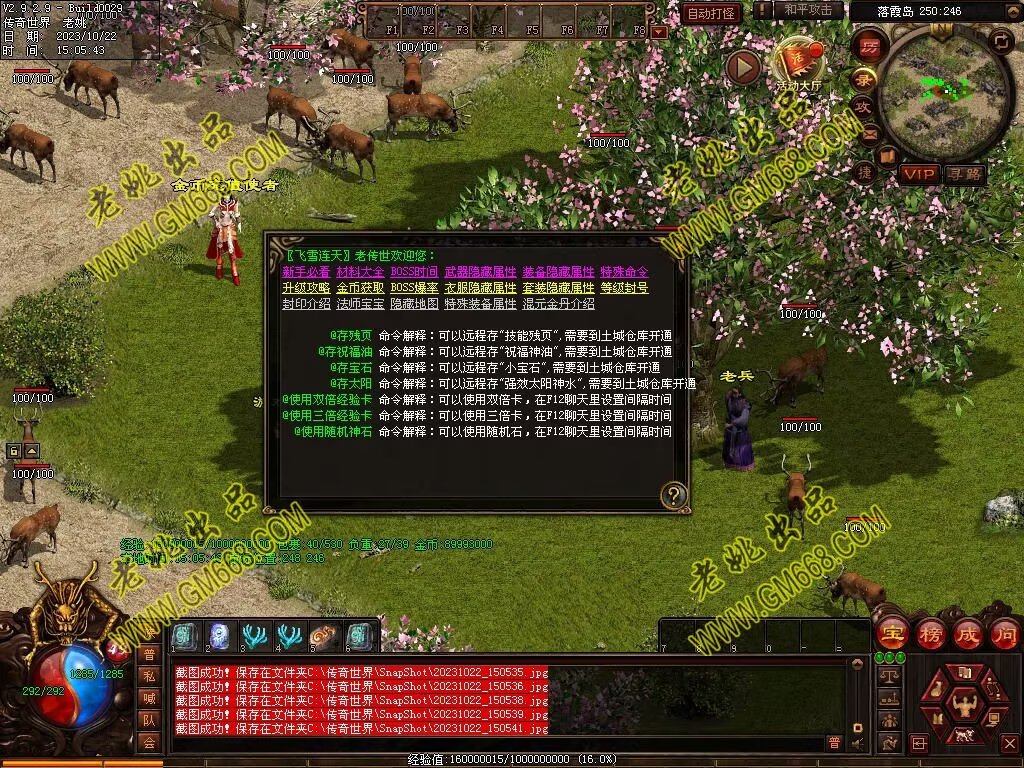The image size is (1024, 768).
Task: Click the round play arrow button
Action: click(743, 68)
